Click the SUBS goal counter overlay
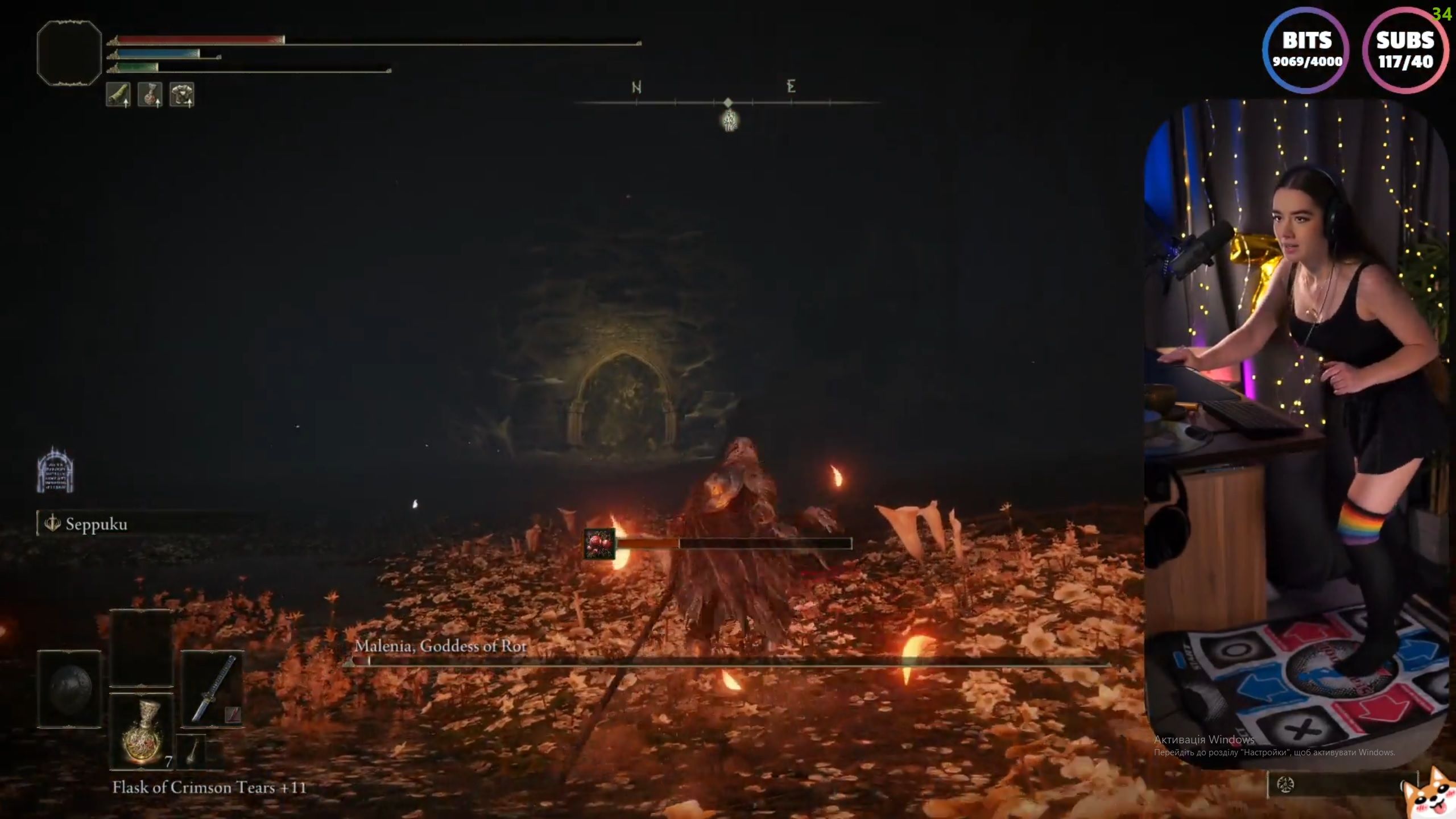This screenshot has width=1456, height=819. click(1405, 50)
